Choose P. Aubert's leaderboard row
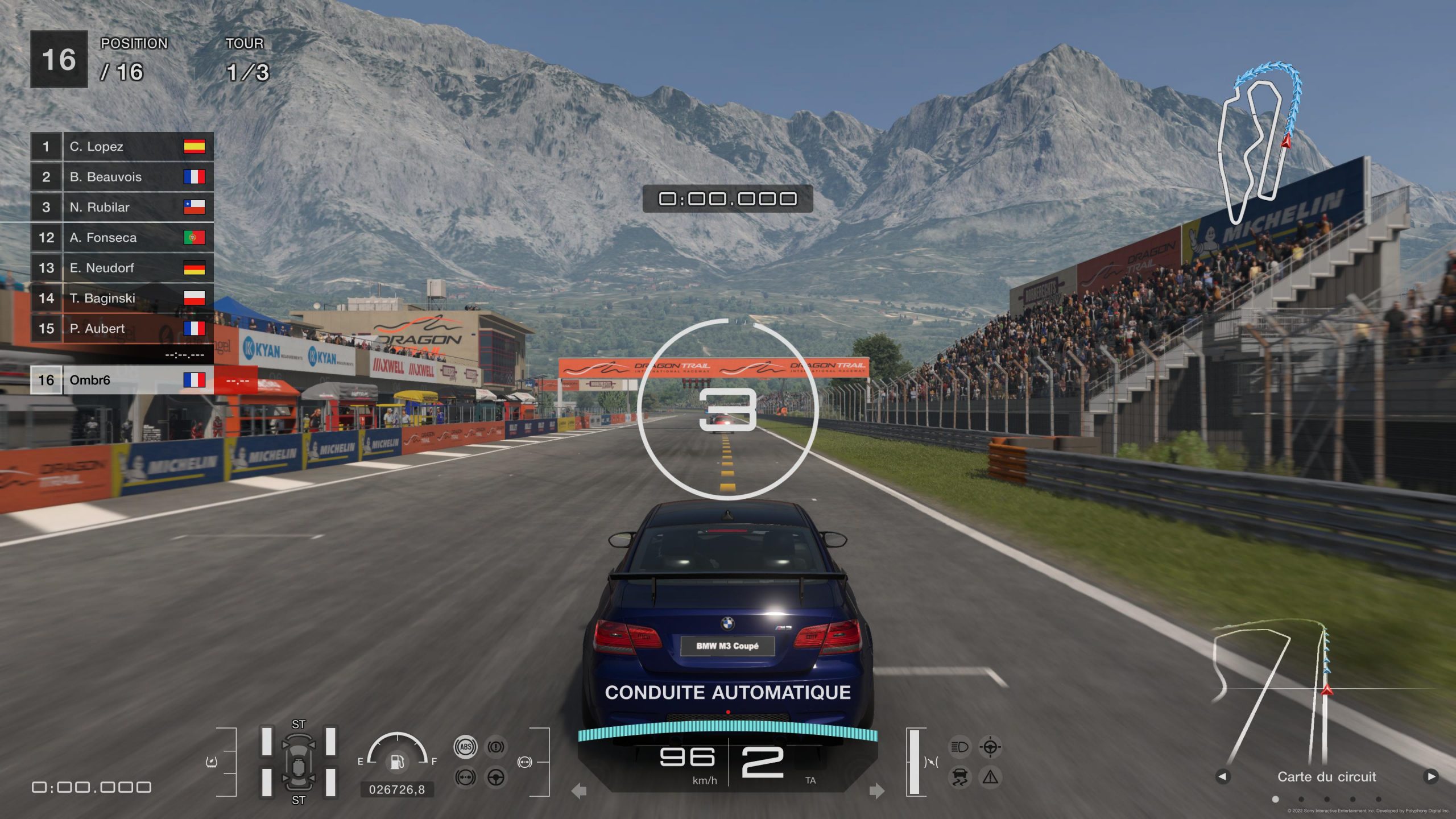Image resolution: width=1456 pixels, height=819 pixels. pos(122,329)
